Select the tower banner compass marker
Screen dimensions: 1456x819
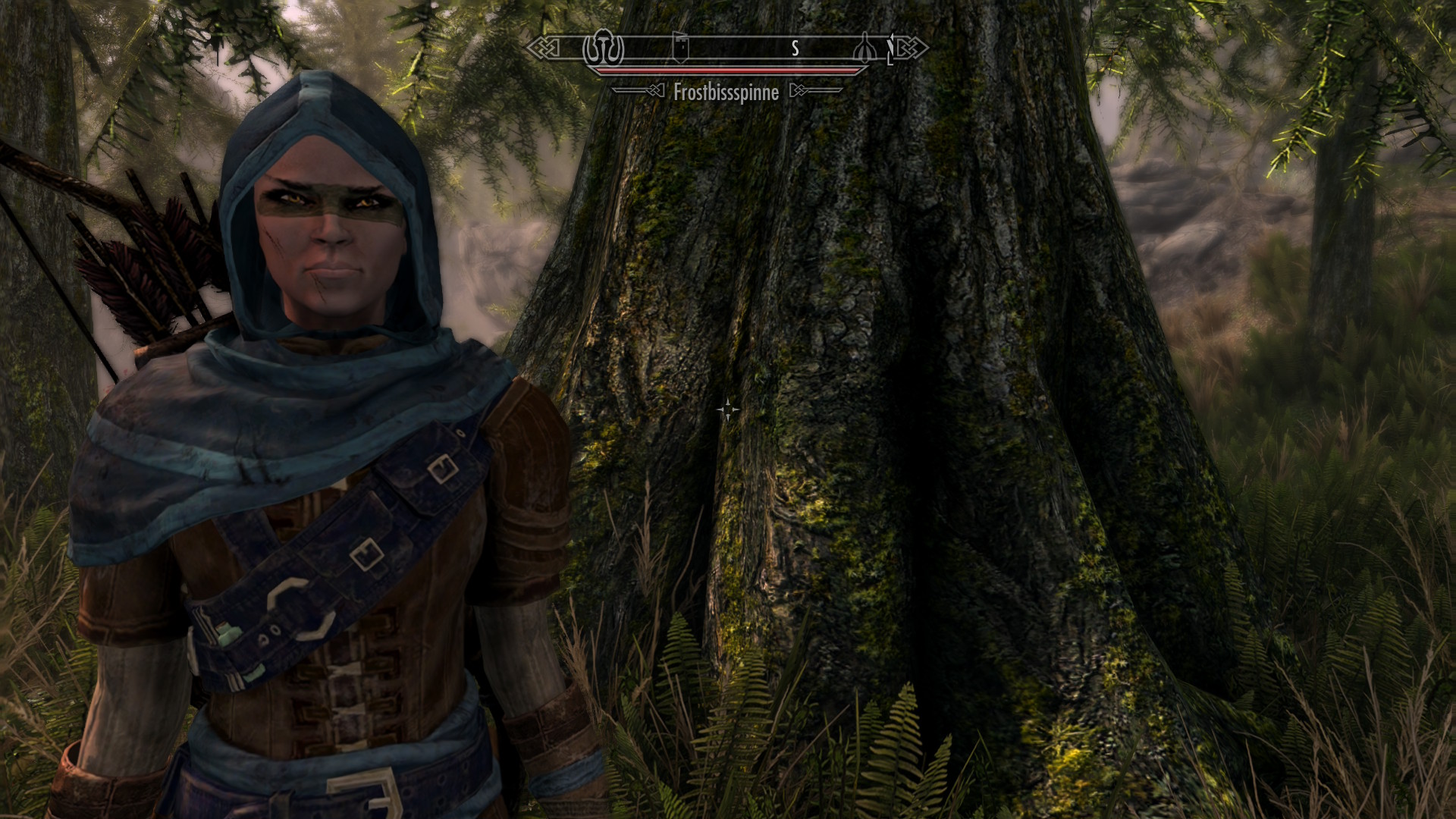pos(679,49)
